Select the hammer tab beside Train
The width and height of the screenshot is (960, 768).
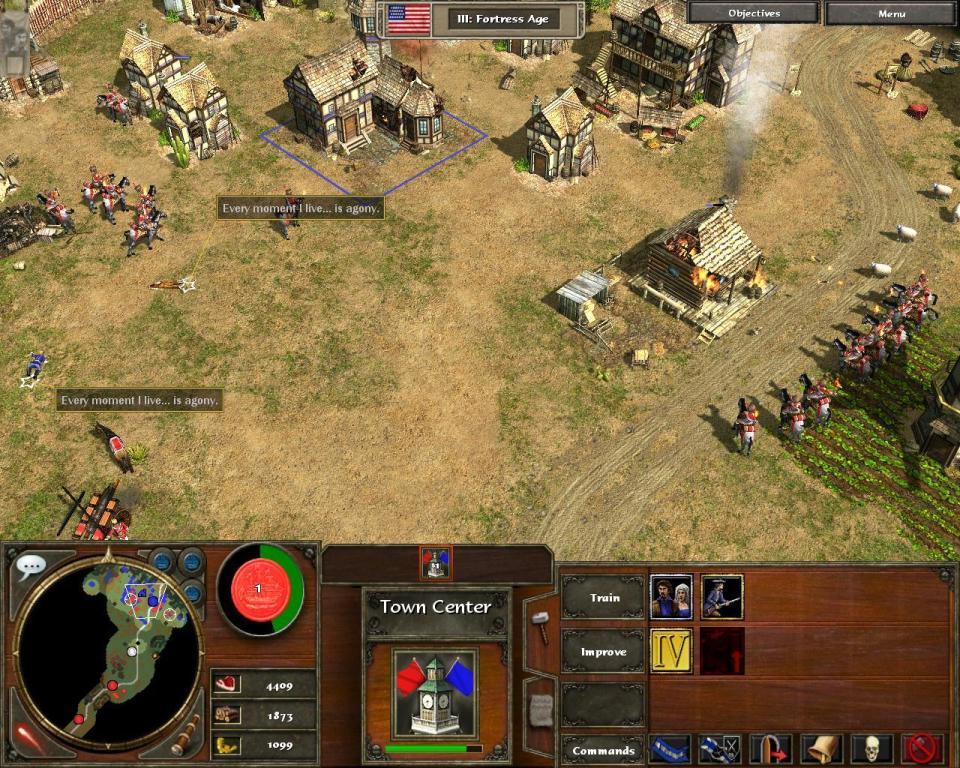tap(540, 627)
